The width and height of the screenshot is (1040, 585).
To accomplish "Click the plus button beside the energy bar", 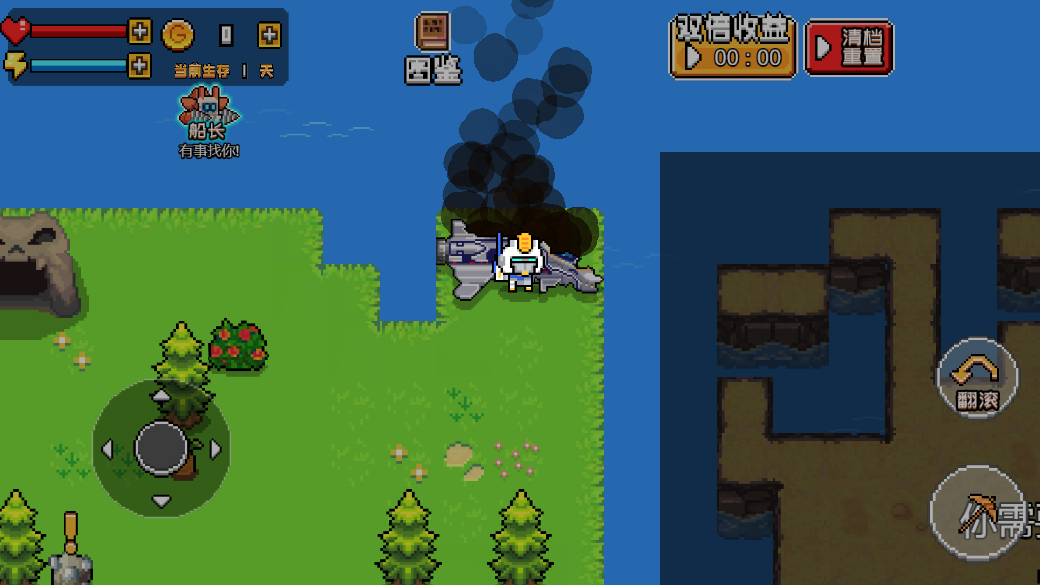I will click(140, 66).
